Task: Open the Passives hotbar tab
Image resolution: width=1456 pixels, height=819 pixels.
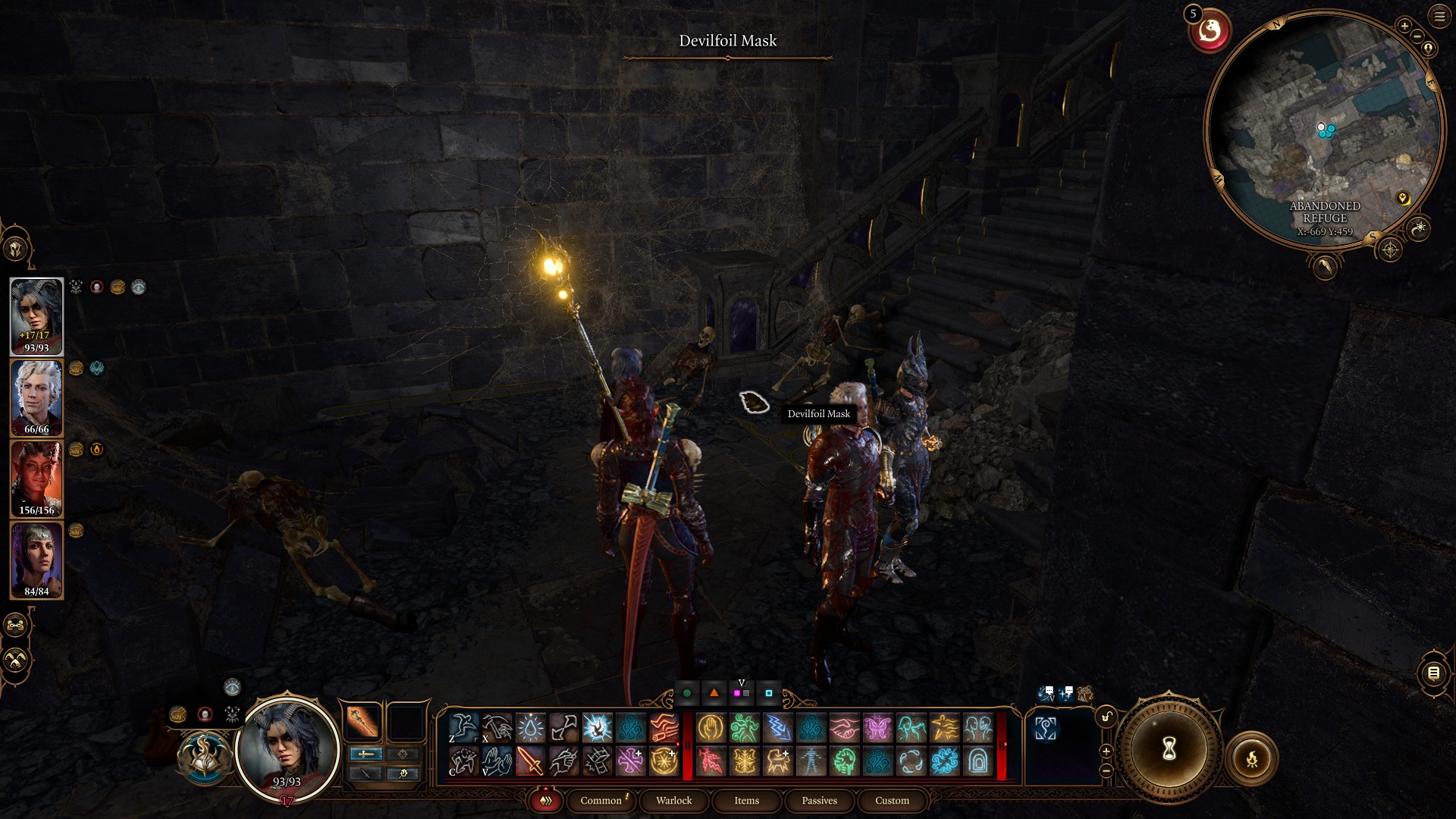Action: pos(818,801)
